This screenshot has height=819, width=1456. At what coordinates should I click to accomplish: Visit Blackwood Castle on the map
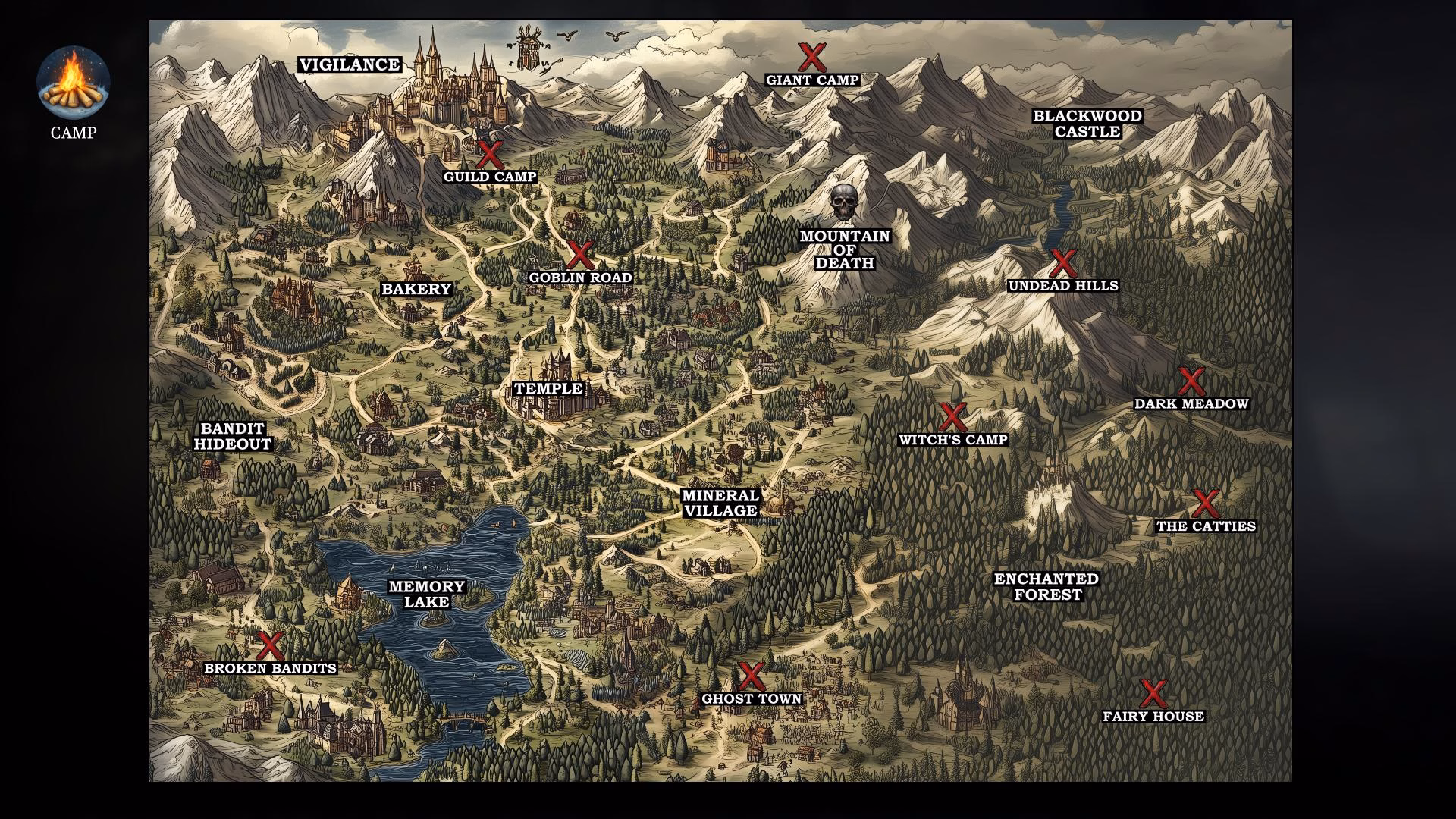coord(1087,124)
